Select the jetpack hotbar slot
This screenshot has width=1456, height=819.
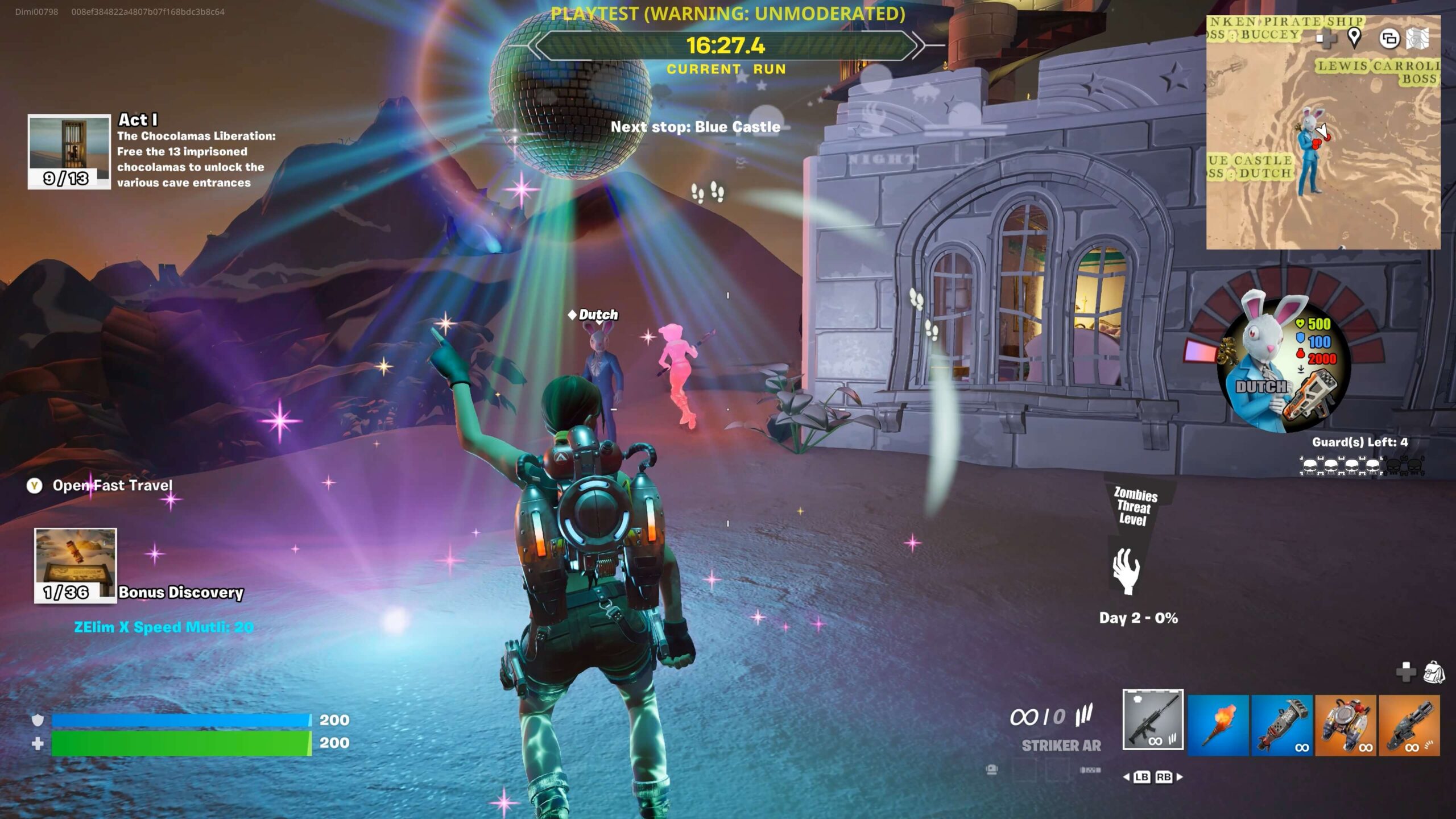[x=1346, y=725]
